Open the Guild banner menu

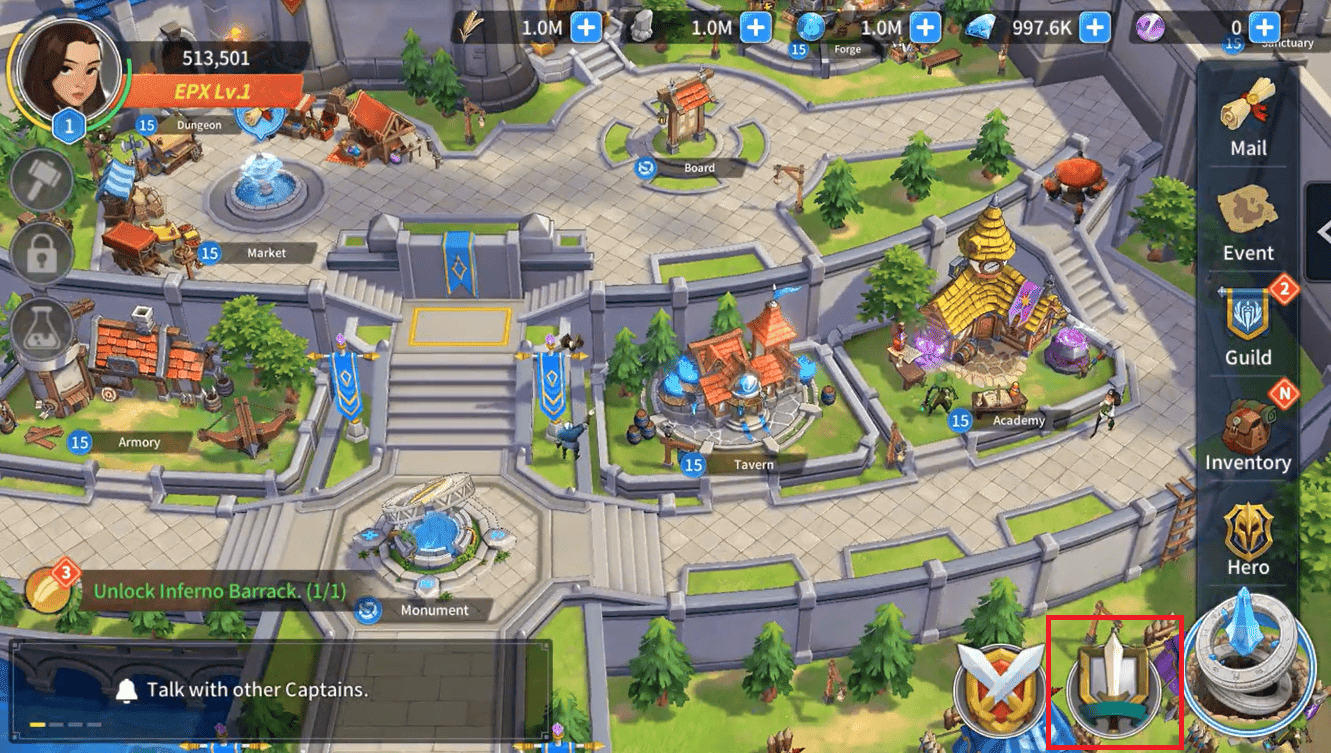coord(1248,328)
